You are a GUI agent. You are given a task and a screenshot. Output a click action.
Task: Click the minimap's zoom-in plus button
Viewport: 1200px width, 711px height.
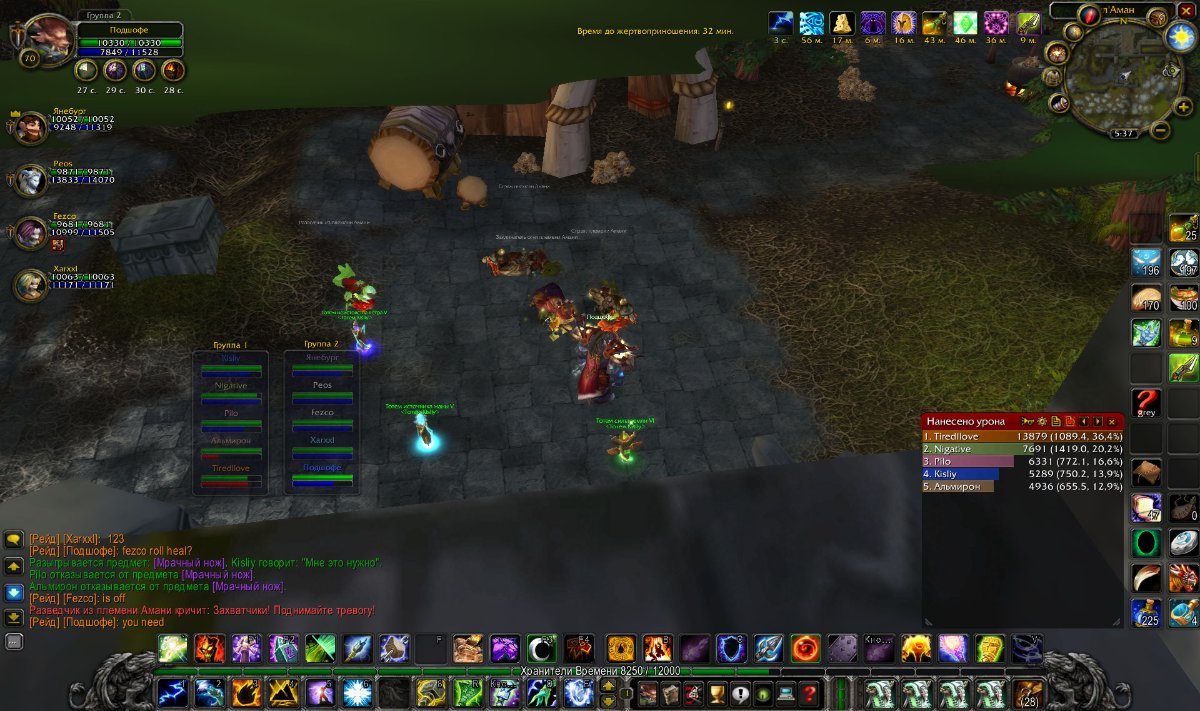1184,108
